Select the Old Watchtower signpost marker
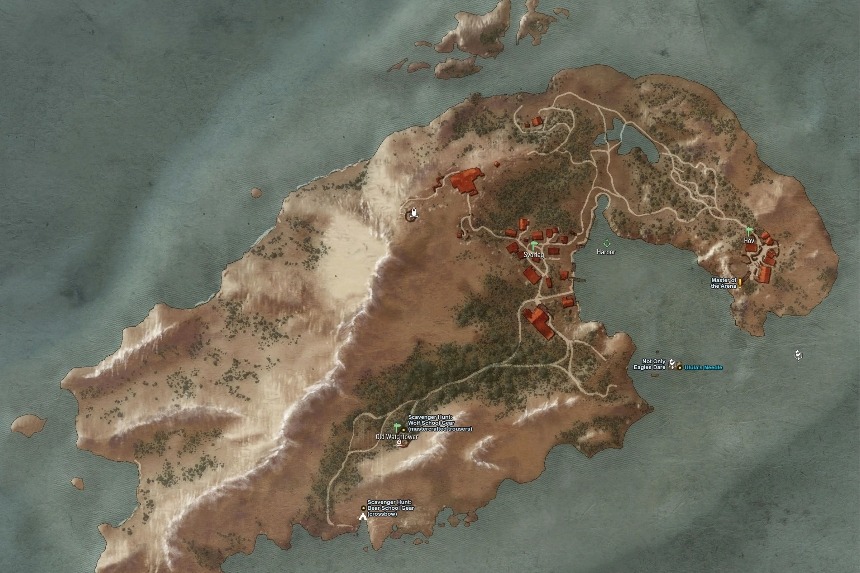The width and height of the screenshot is (860, 573). 396,427
